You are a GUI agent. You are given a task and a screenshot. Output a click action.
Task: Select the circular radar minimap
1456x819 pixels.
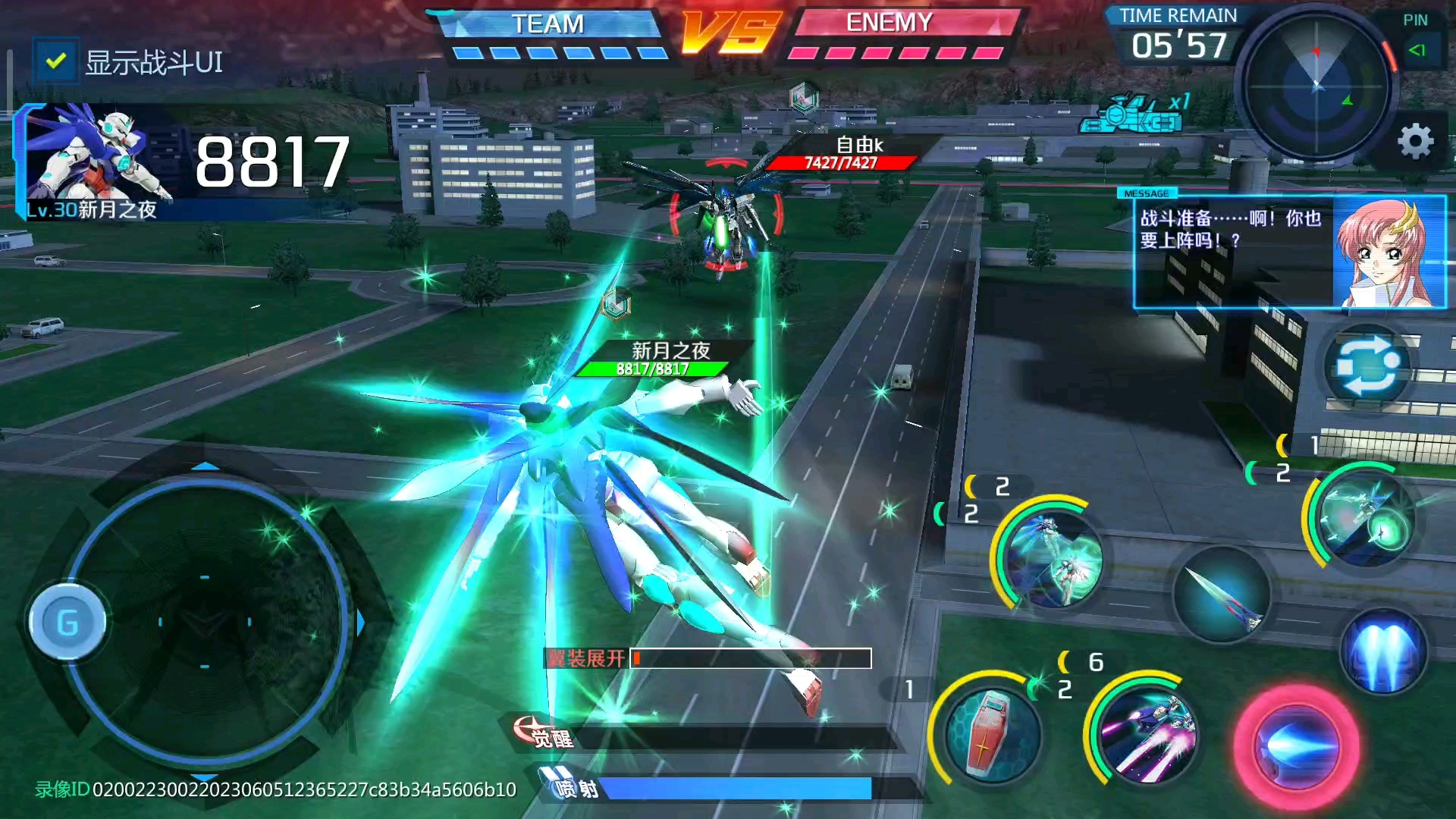1316,85
